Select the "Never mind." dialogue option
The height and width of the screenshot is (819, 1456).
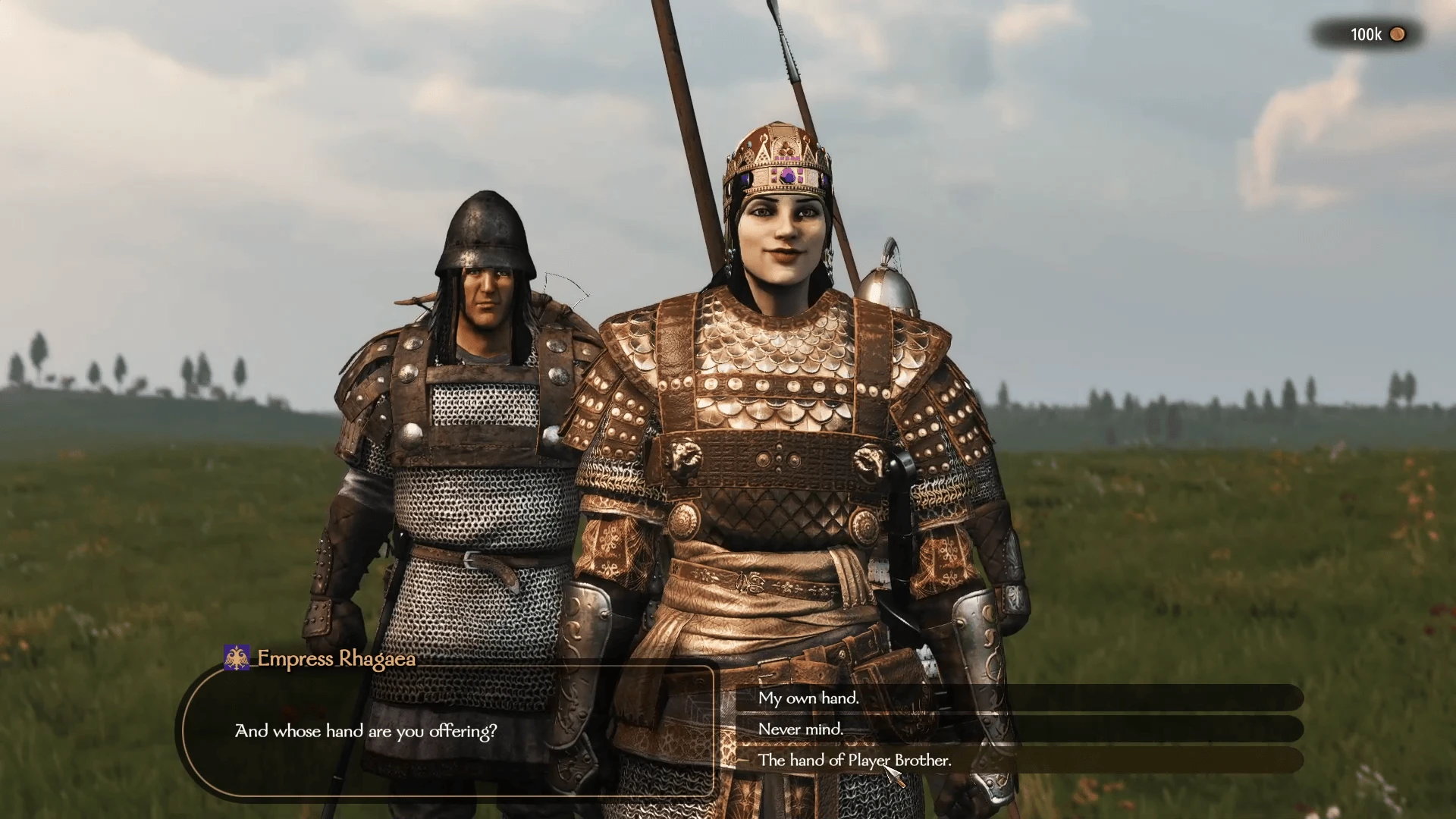coord(801,729)
